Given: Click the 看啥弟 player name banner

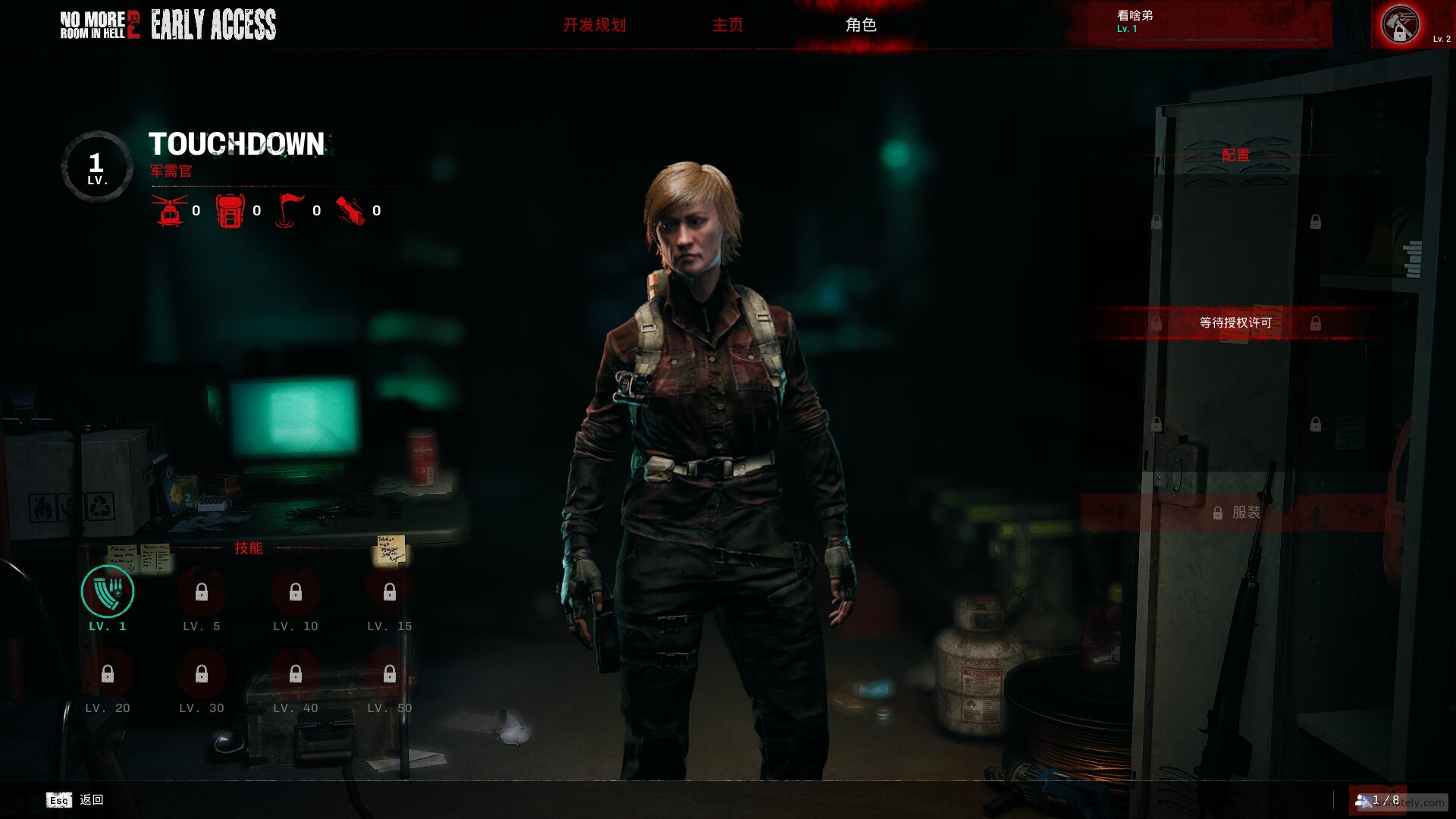Looking at the screenshot, I should [x=1198, y=23].
